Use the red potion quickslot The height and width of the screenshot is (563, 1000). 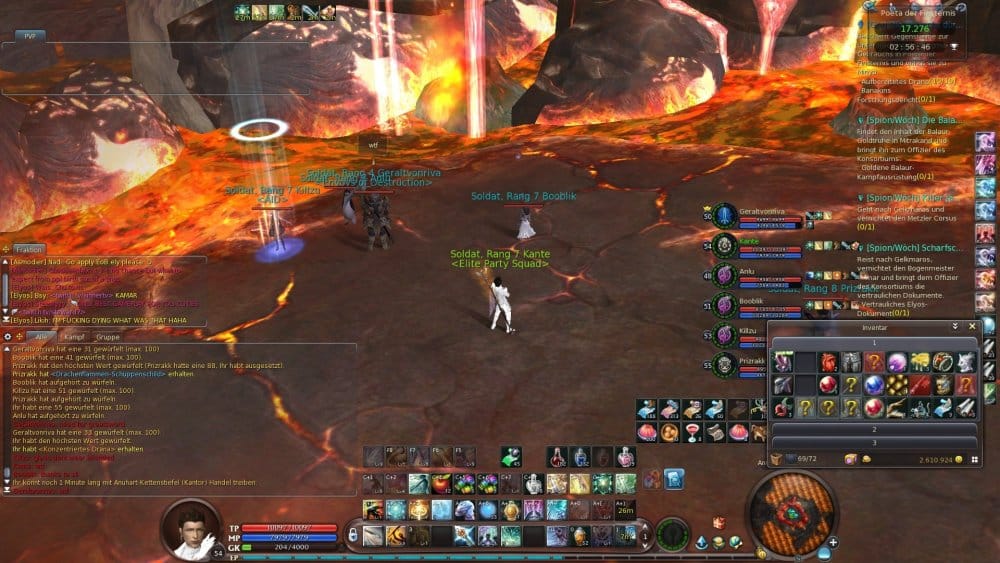[558, 457]
